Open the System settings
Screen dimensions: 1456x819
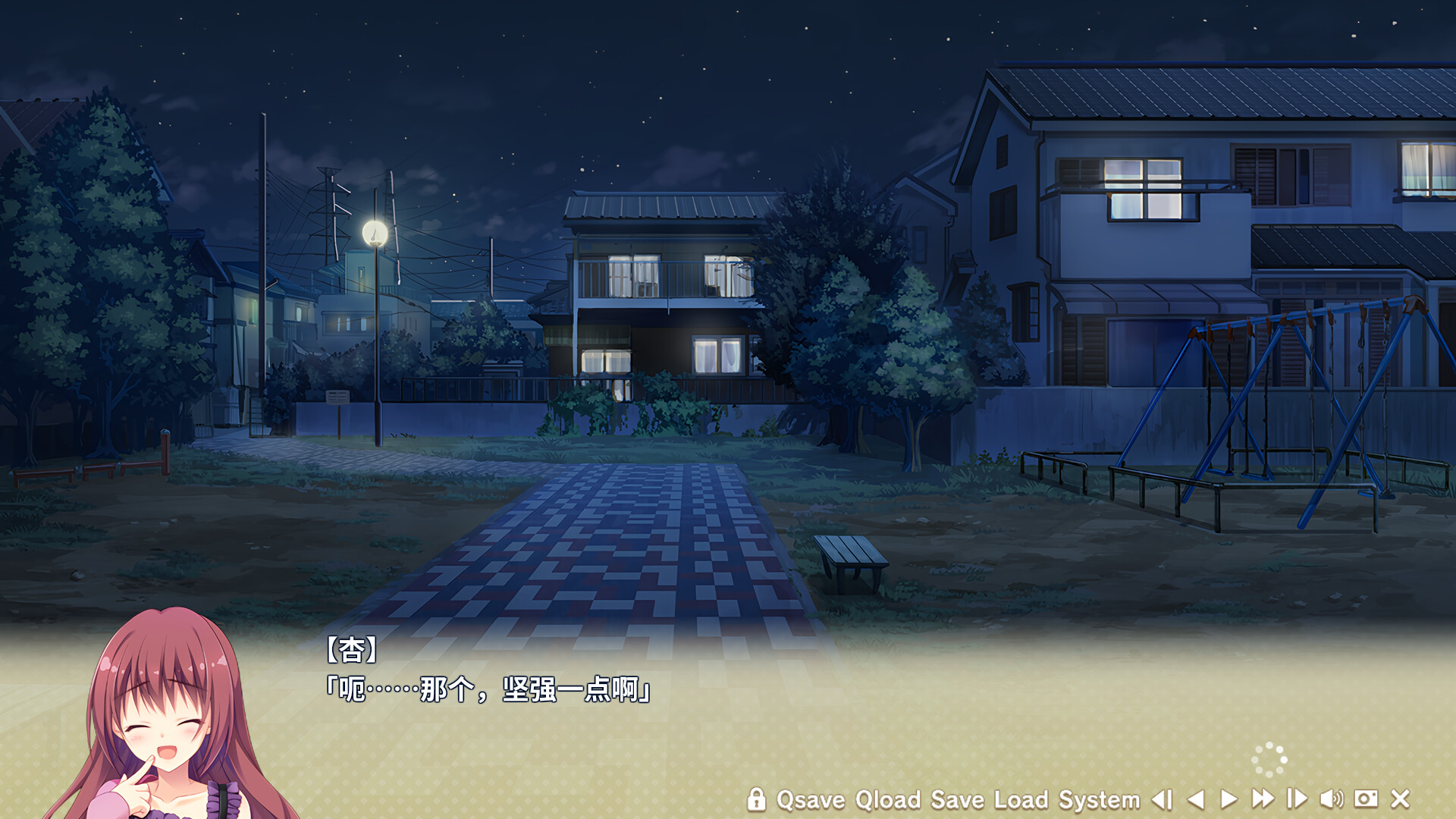coord(1099,799)
